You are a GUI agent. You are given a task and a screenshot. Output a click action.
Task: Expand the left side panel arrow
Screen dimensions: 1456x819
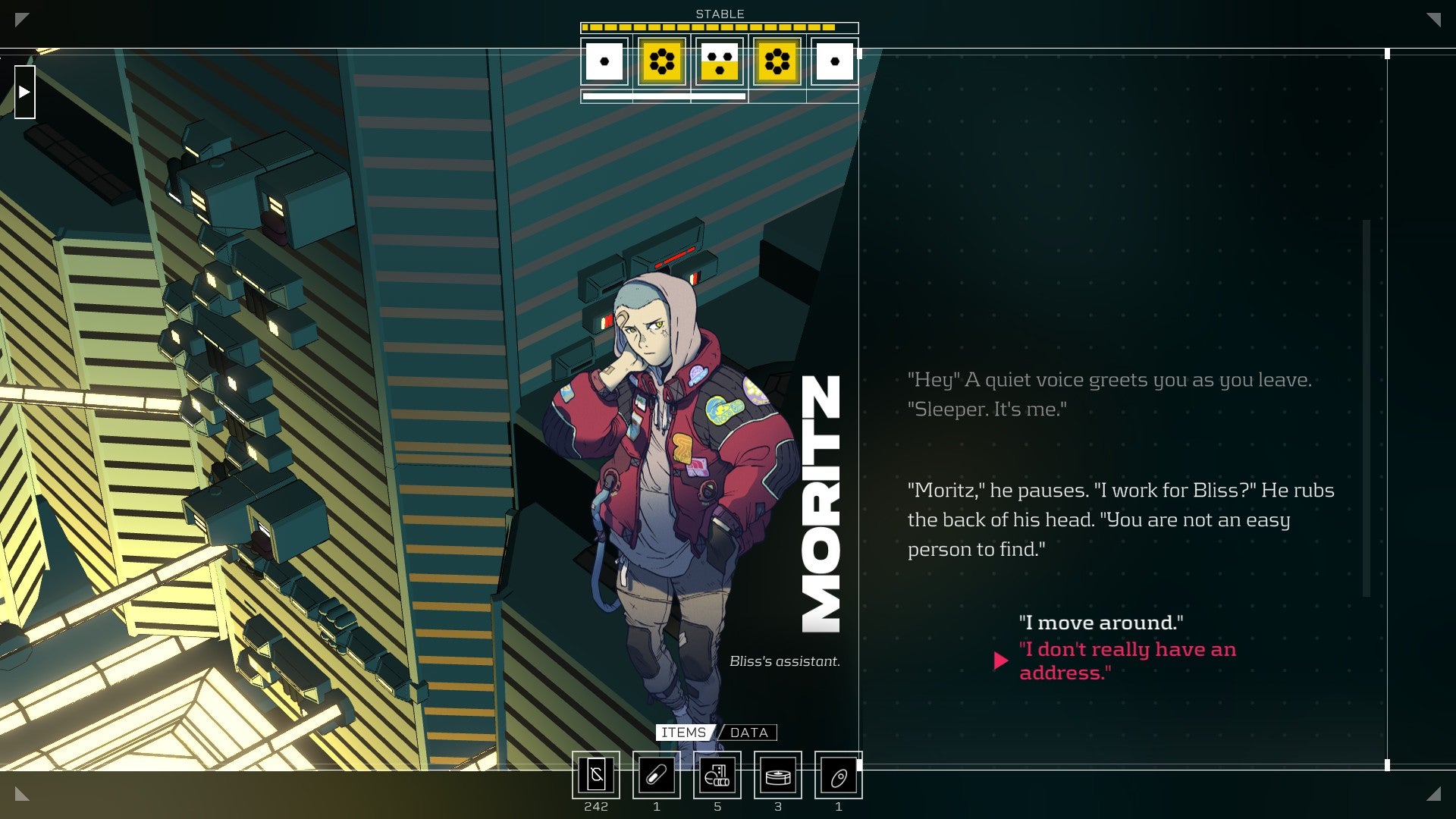coord(26,91)
